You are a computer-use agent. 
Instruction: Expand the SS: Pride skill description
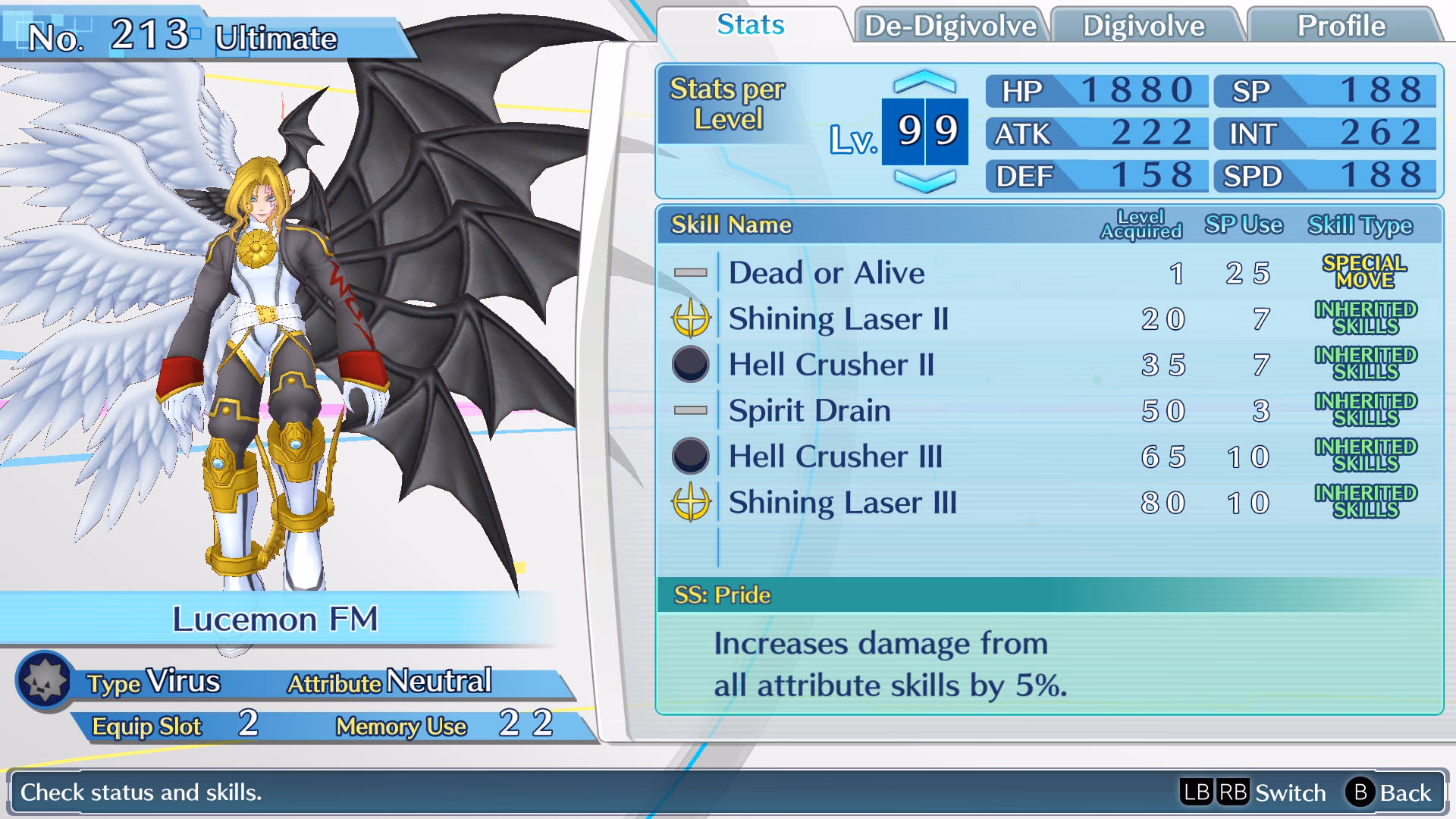tap(720, 595)
